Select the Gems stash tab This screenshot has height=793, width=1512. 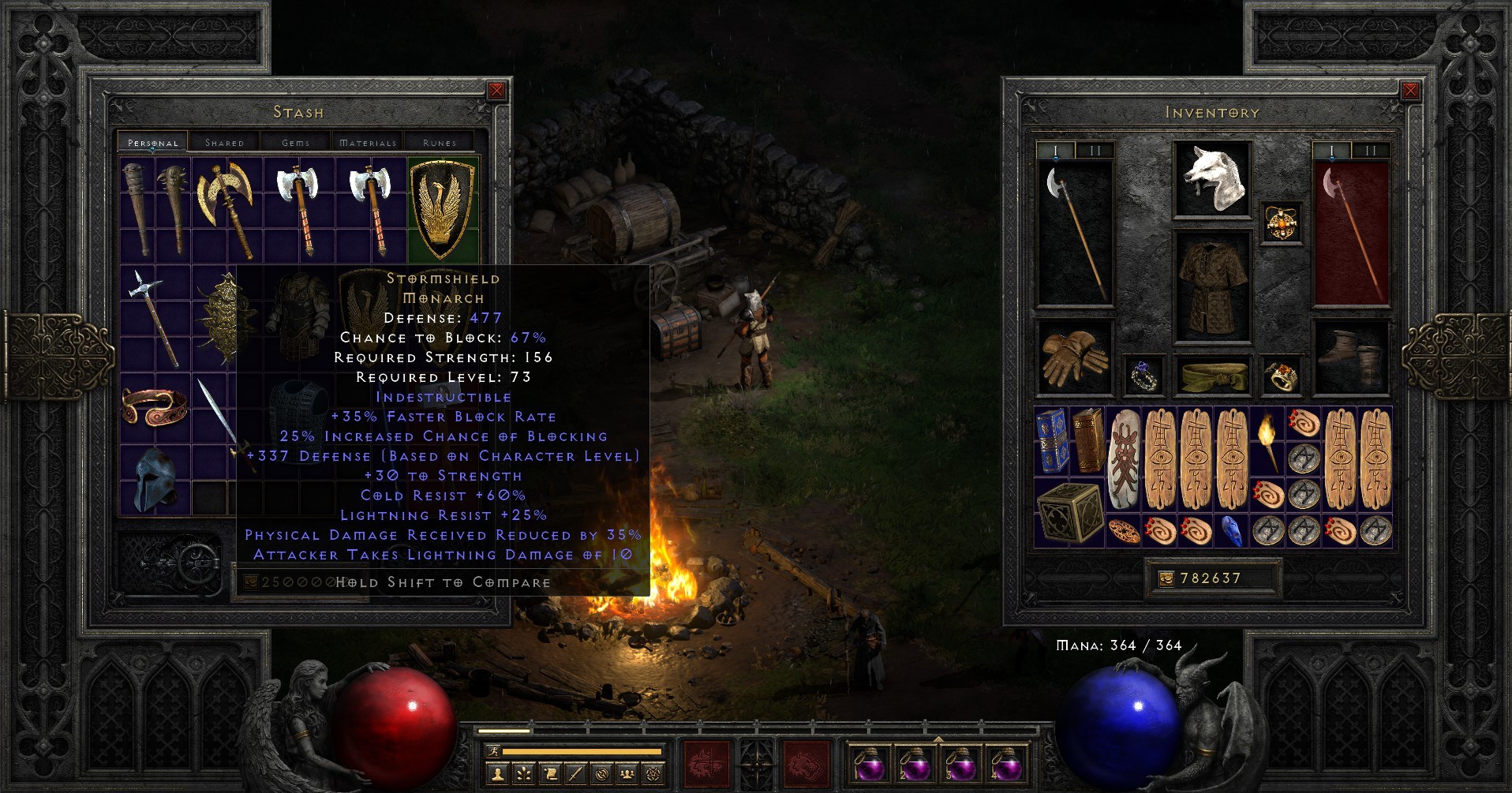pyautogui.click(x=295, y=143)
